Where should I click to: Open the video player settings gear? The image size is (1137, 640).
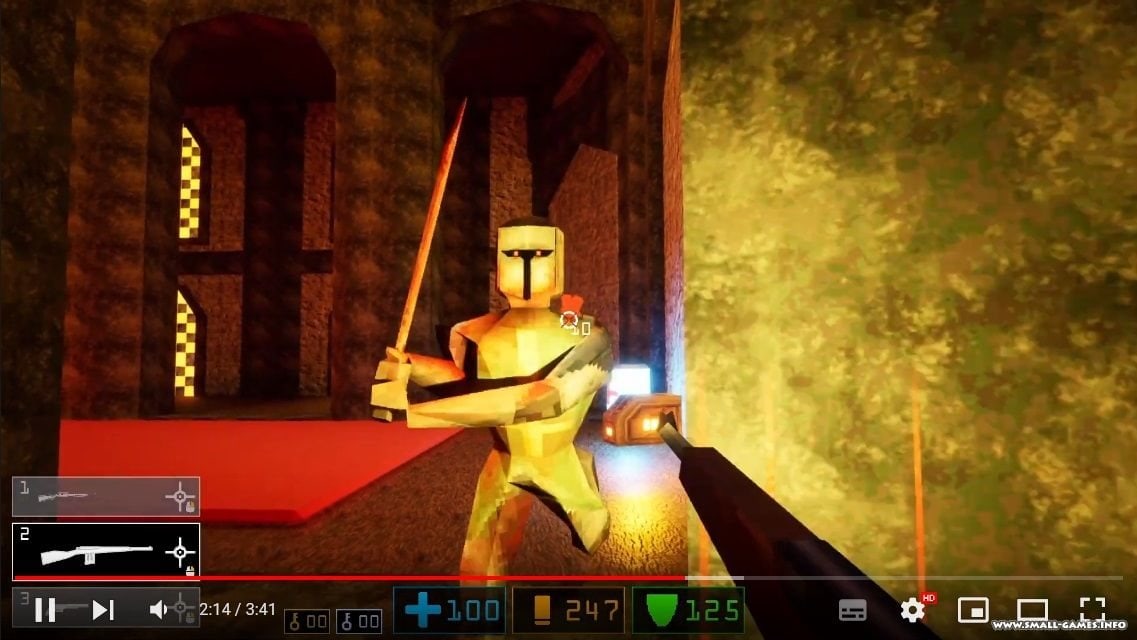point(912,609)
